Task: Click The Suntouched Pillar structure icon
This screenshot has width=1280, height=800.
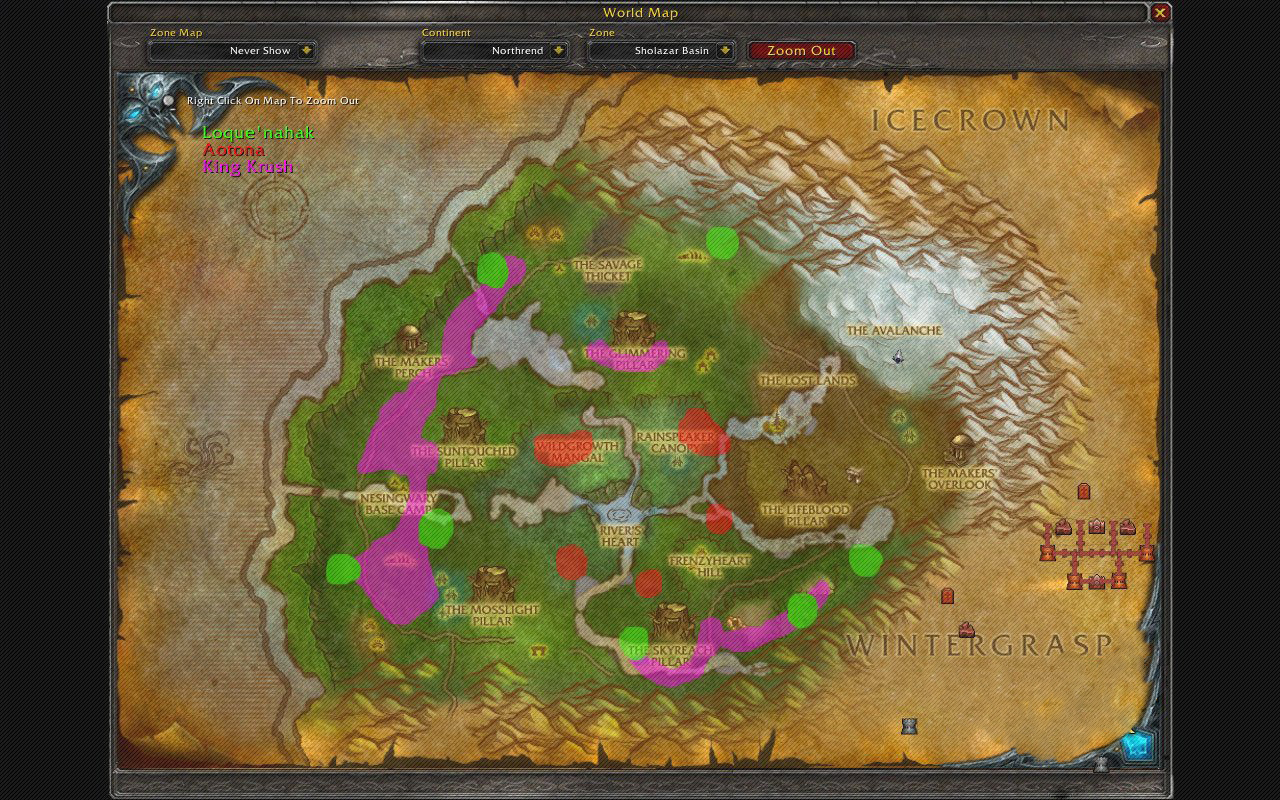Action: pyautogui.click(x=462, y=423)
